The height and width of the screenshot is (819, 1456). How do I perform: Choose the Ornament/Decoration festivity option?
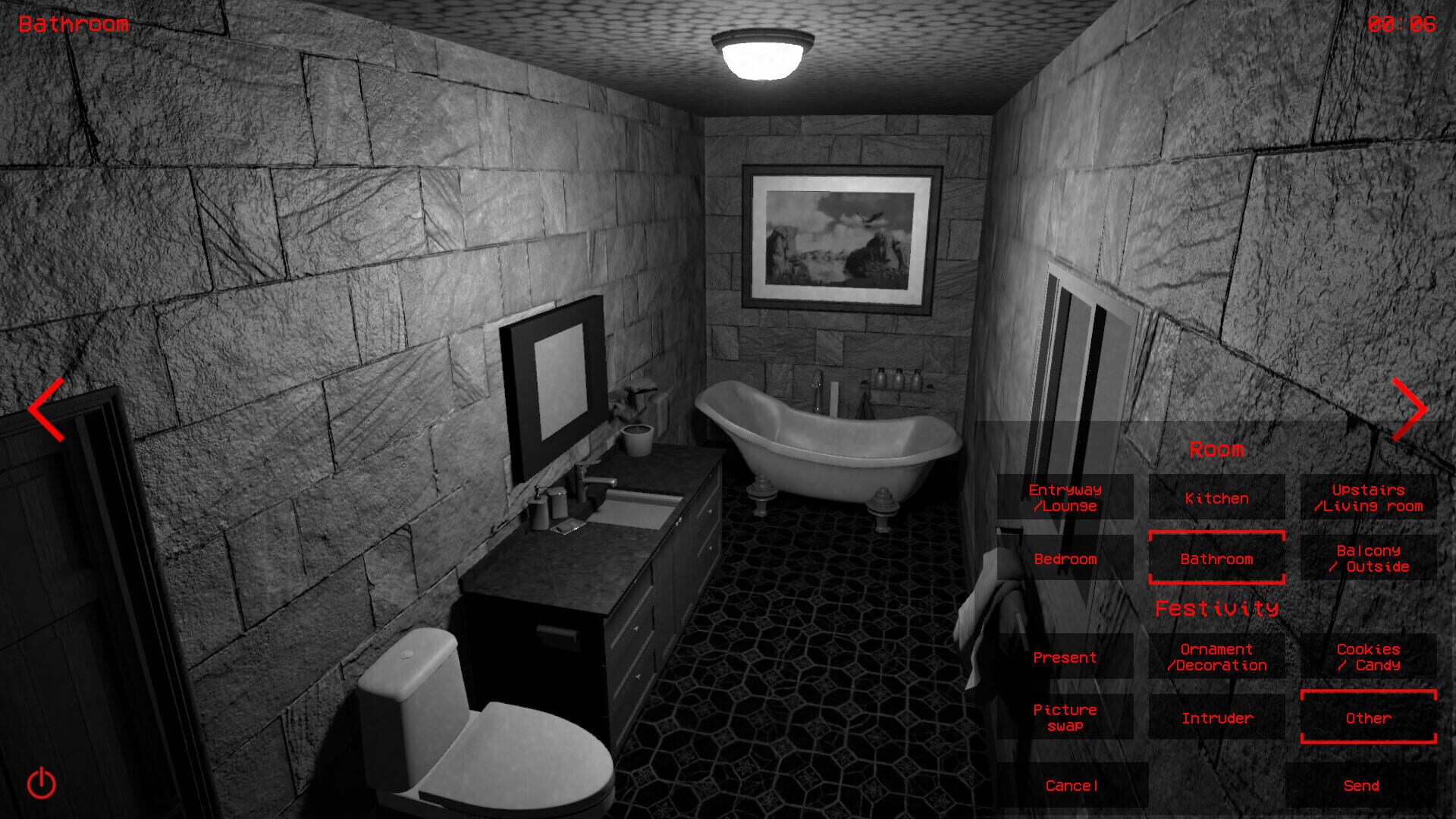(1216, 657)
